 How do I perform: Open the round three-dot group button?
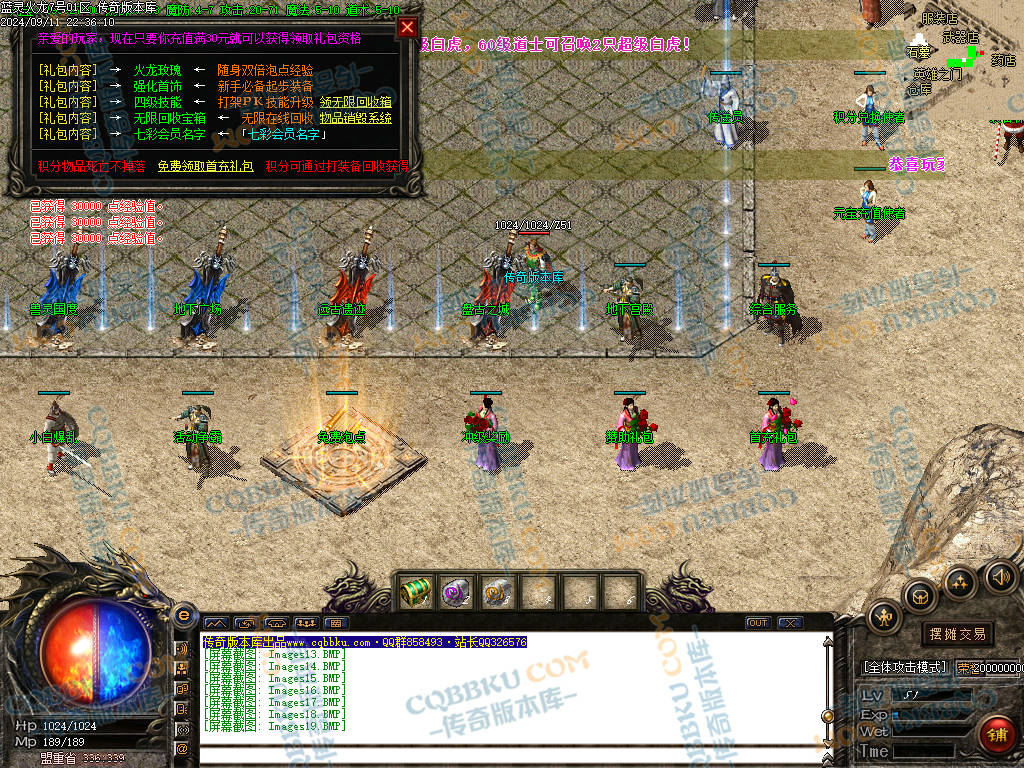coord(960,582)
